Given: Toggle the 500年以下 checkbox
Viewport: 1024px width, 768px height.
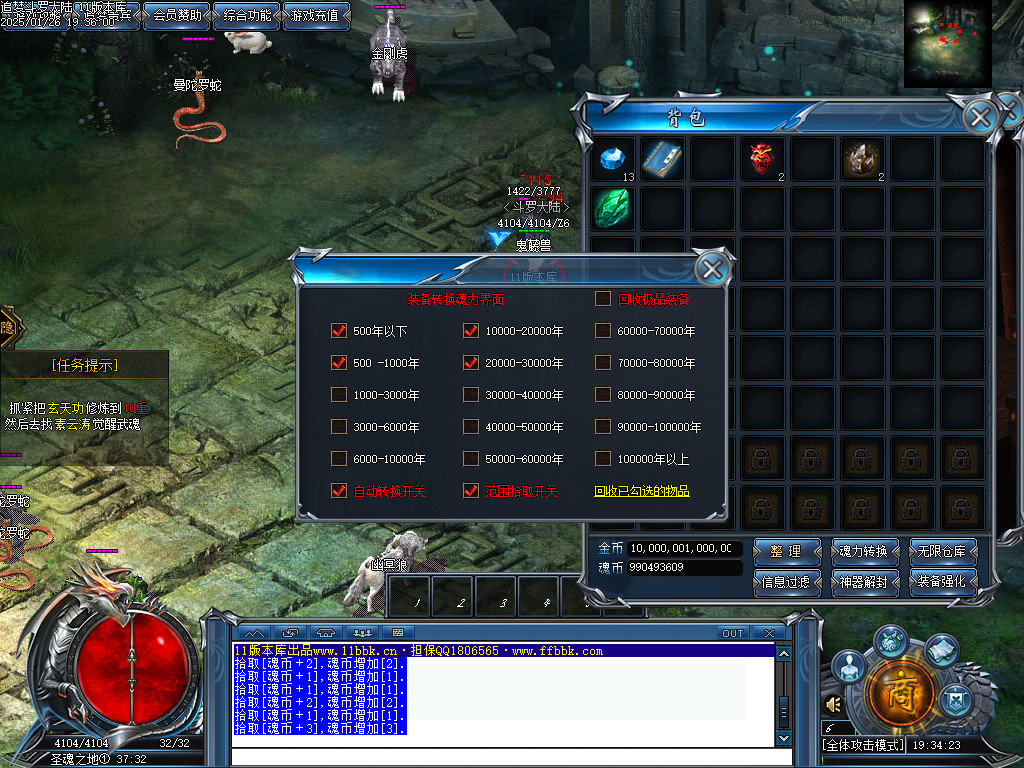Looking at the screenshot, I should pos(339,331).
